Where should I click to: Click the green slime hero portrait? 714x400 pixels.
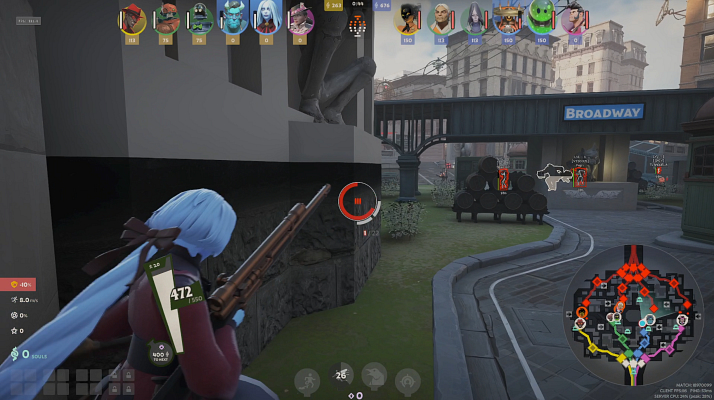tap(541, 18)
